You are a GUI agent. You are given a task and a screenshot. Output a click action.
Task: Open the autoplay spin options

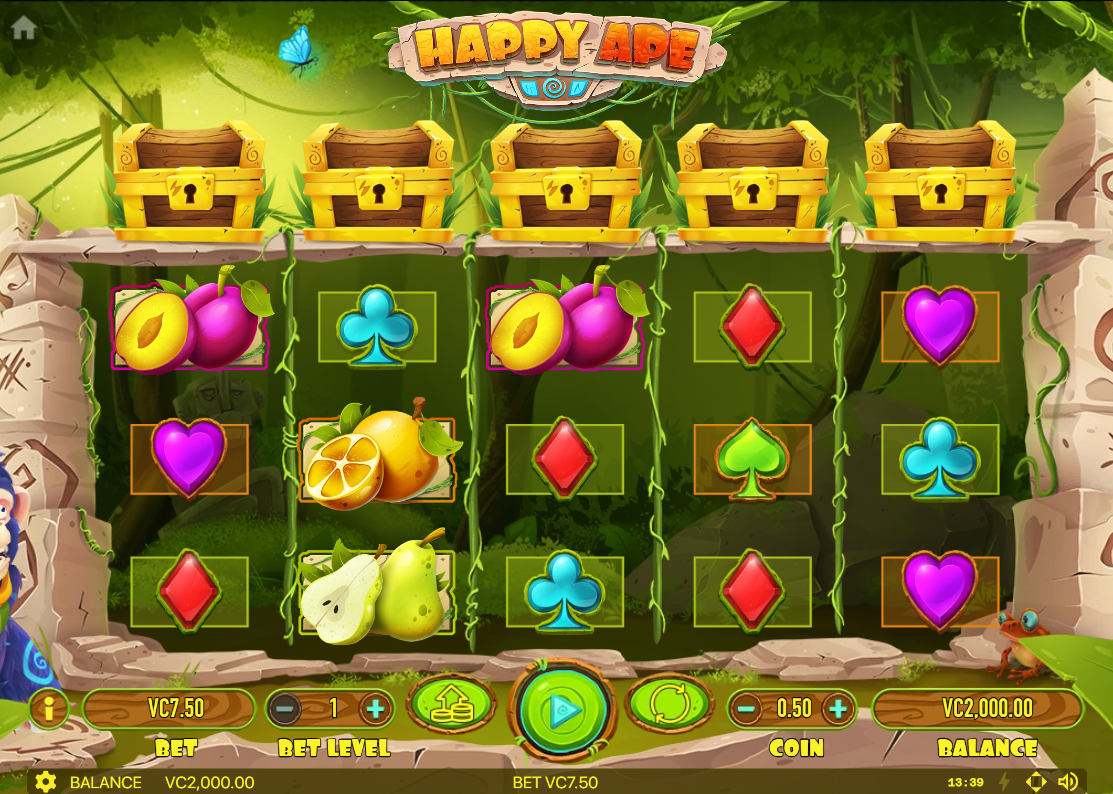[x=668, y=706]
